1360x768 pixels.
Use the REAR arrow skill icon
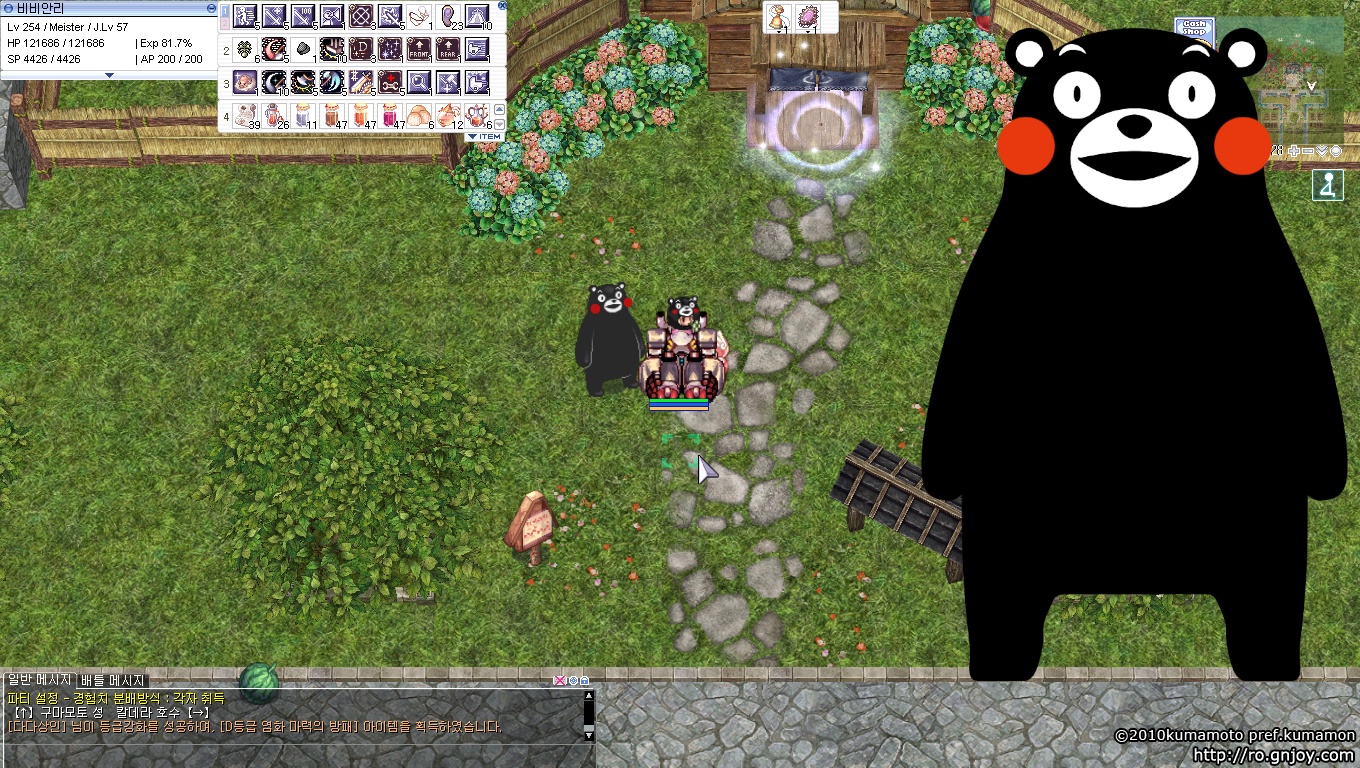point(448,49)
